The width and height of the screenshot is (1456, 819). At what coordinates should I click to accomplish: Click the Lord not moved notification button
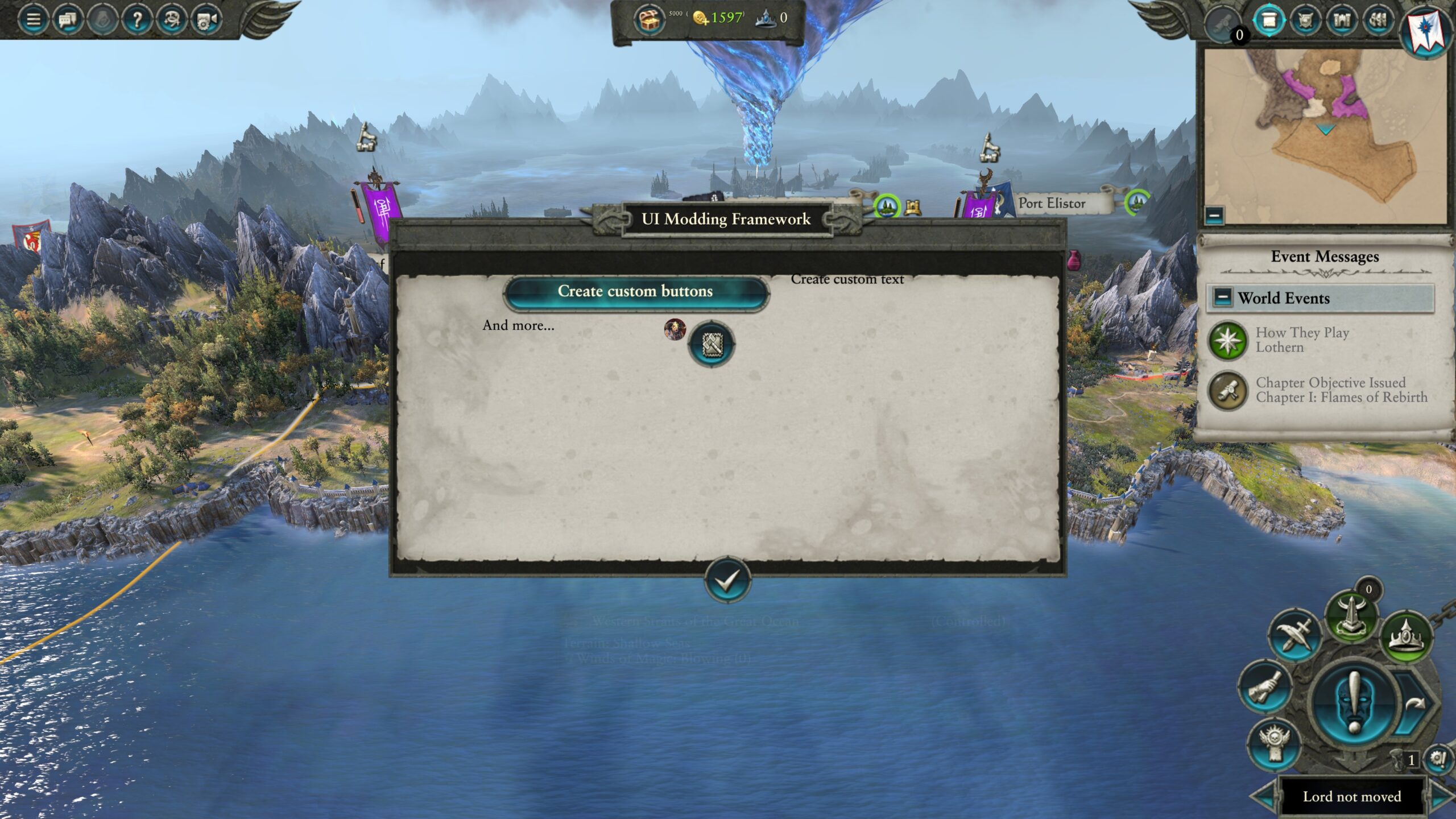pos(1352,797)
